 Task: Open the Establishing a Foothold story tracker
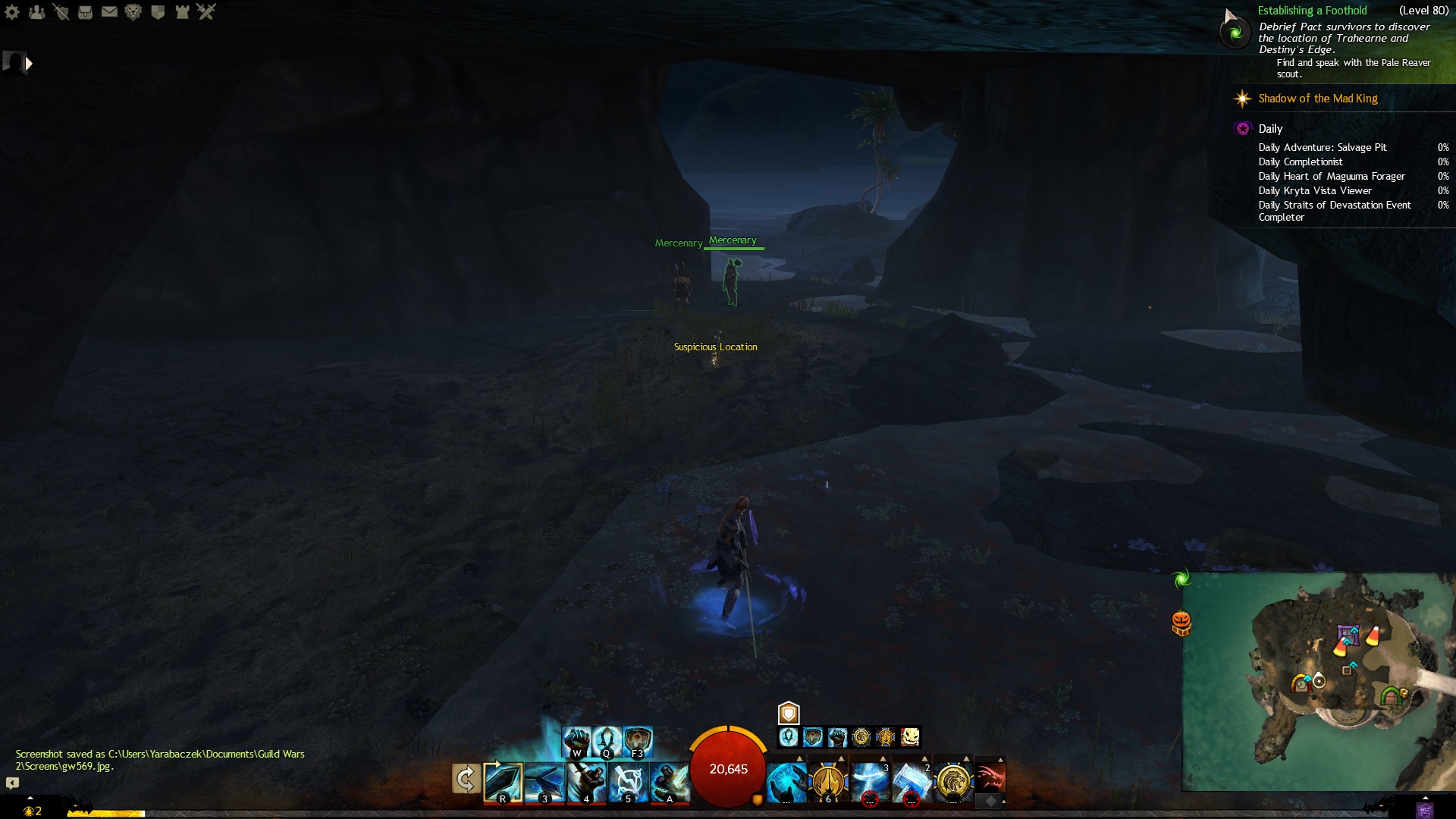[x=1312, y=11]
